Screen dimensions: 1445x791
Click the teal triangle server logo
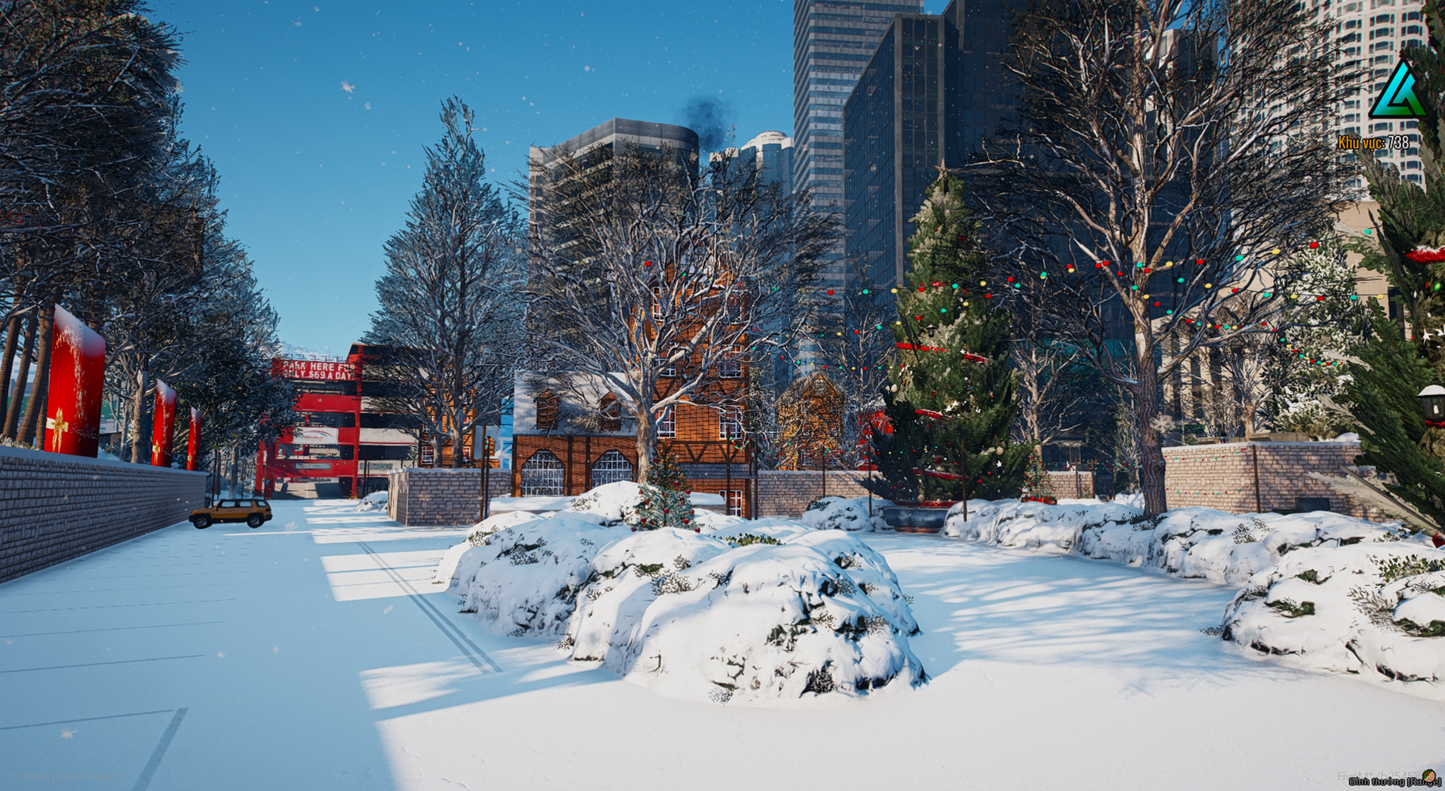[1397, 92]
